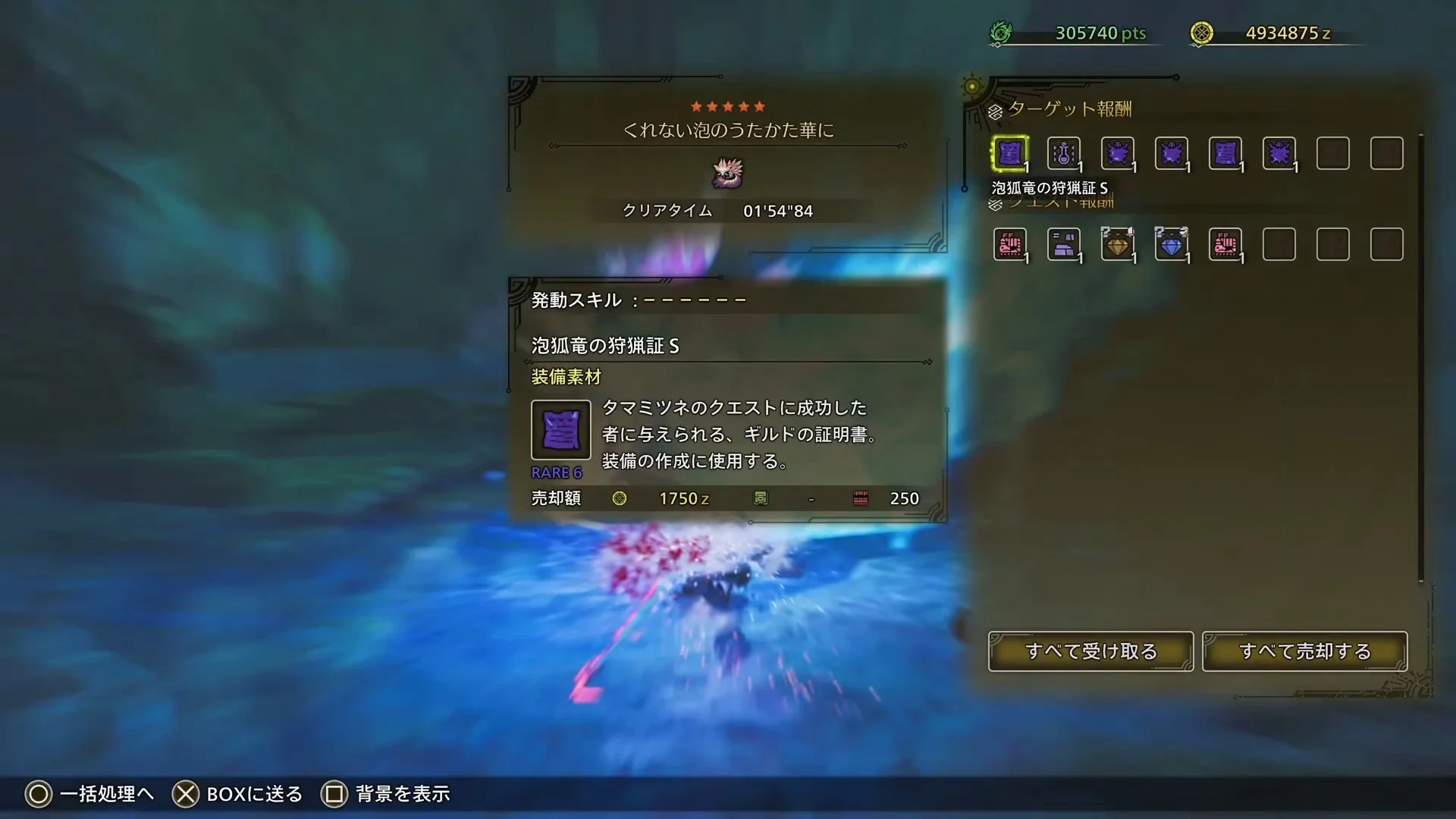The image size is (1456, 819).
Task: Click the coin icon next to the 1750z sell price
Action: 620,498
